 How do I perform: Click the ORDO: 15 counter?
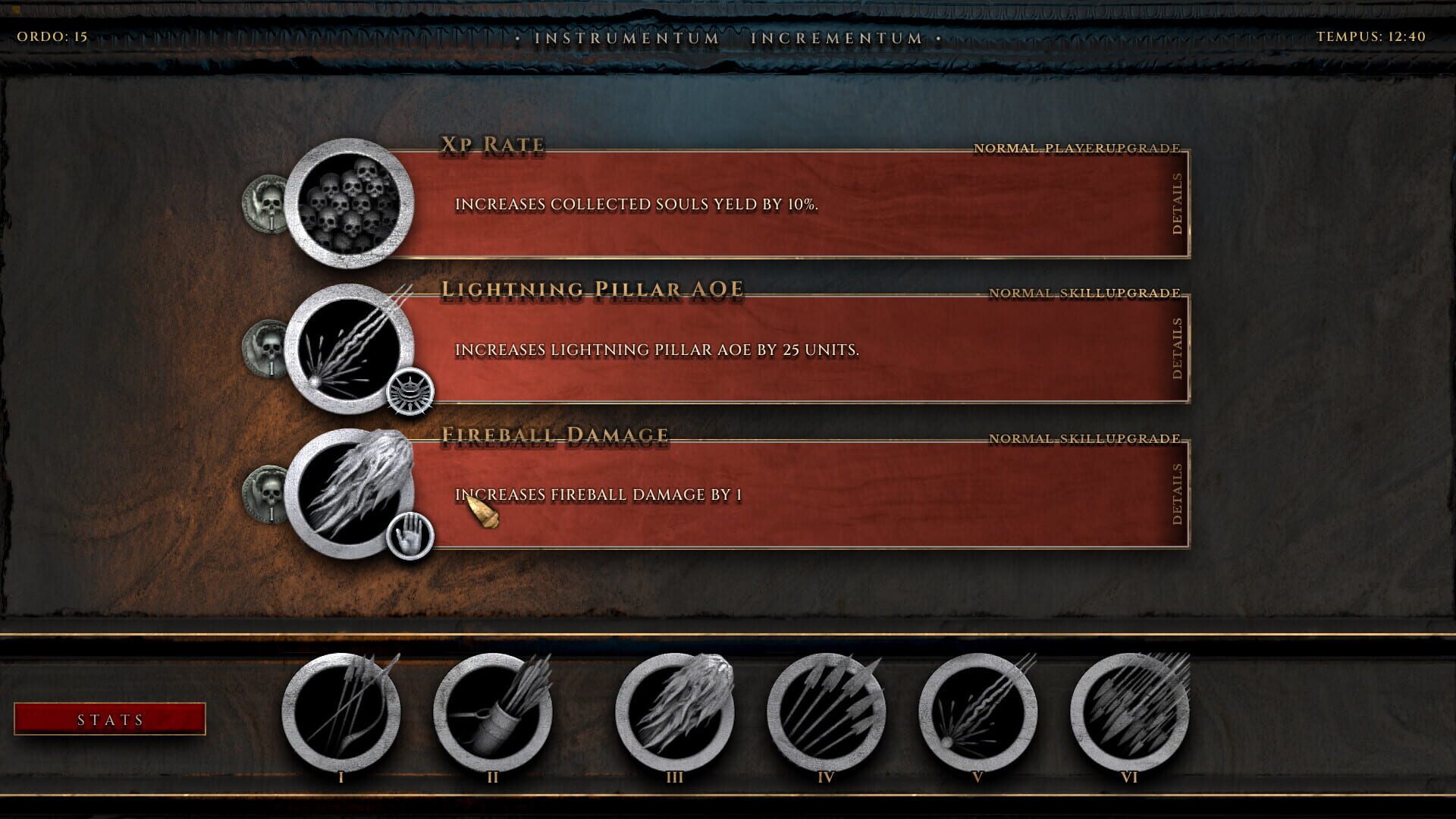click(x=52, y=33)
